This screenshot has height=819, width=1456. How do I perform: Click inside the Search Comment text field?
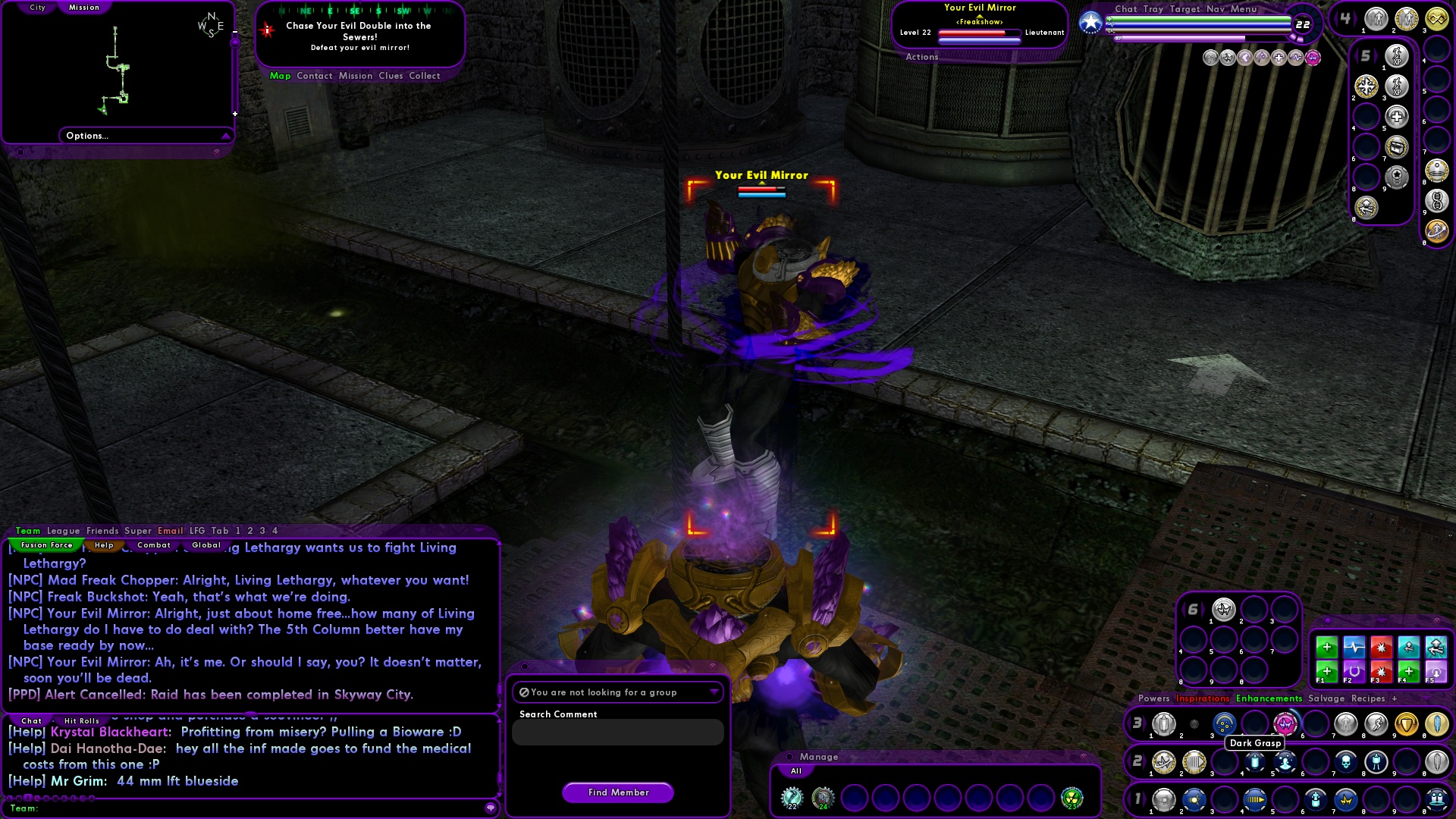coord(618,732)
